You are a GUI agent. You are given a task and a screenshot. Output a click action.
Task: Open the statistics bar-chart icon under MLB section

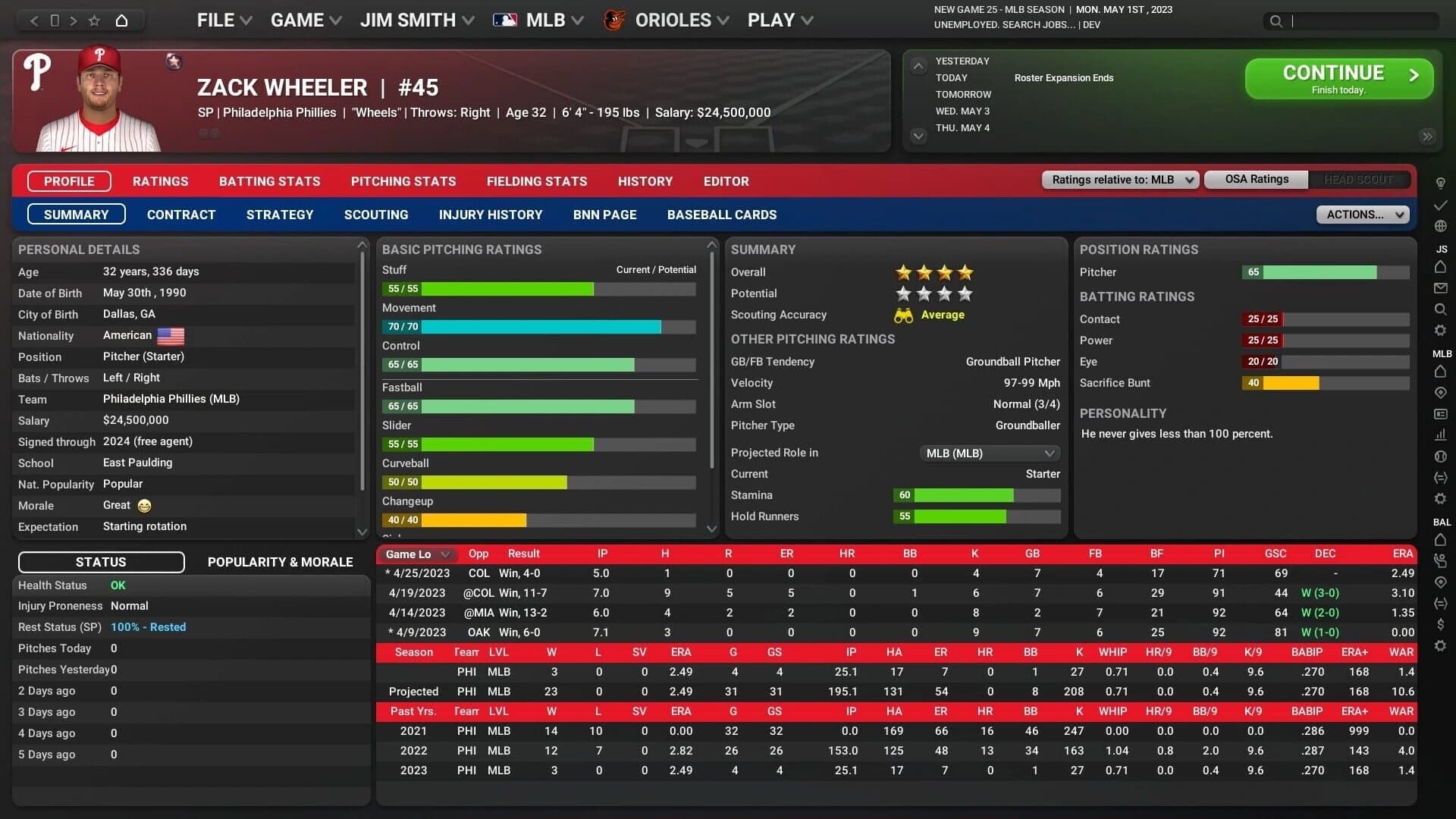point(1441,435)
